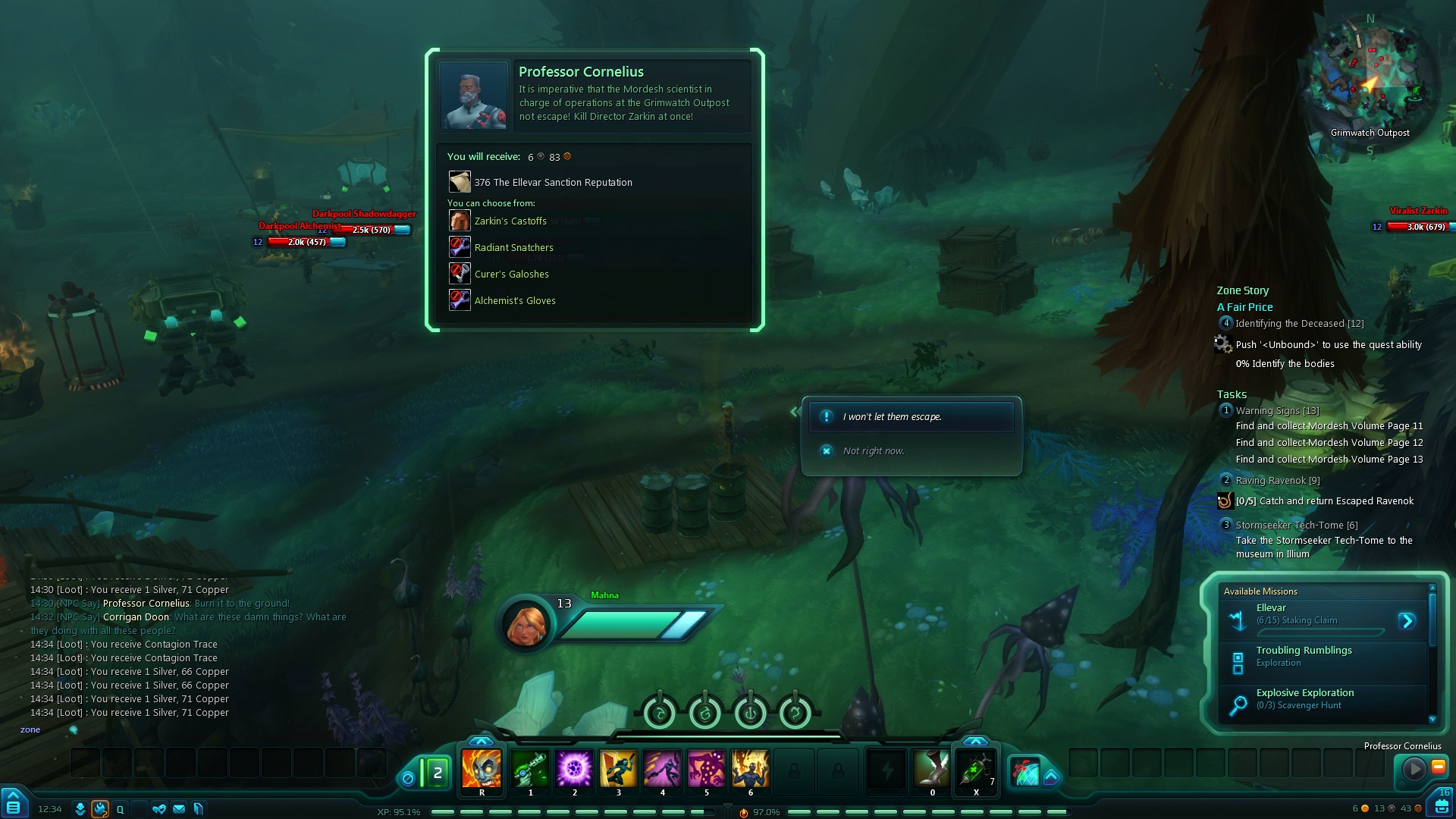Open the mail envelope icon
The height and width of the screenshot is (819, 1456).
(x=179, y=809)
